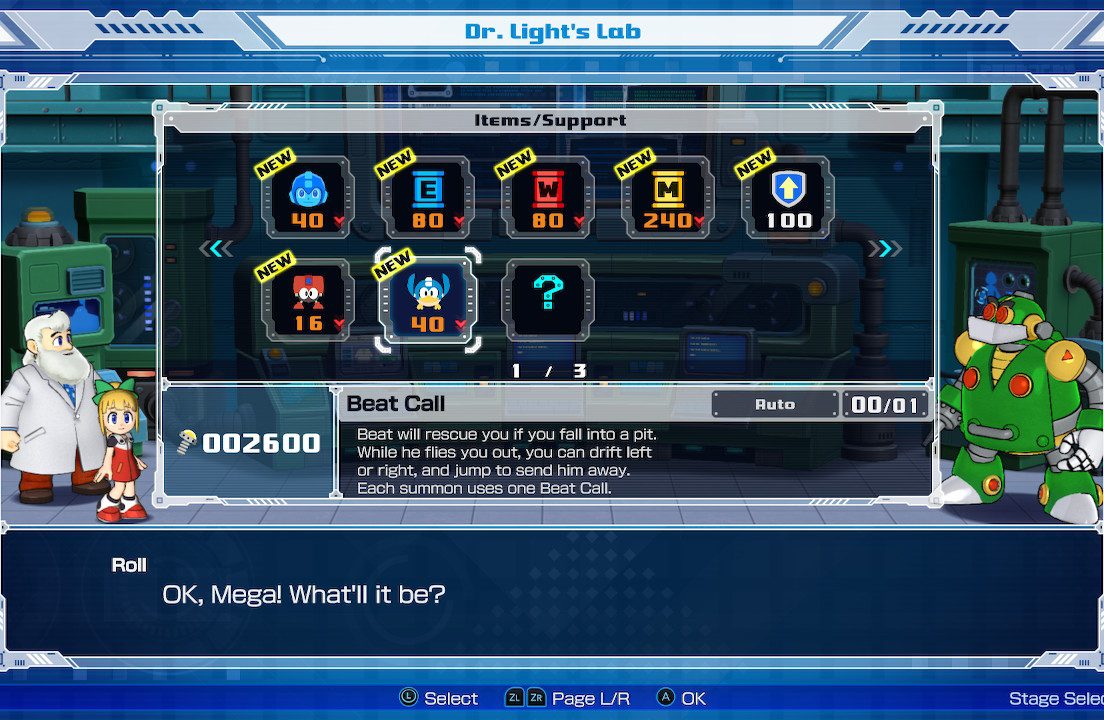Buy the blue shield arrow item for 100
The width and height of the screenshot is (1104, 720).
tap(787, 197)
